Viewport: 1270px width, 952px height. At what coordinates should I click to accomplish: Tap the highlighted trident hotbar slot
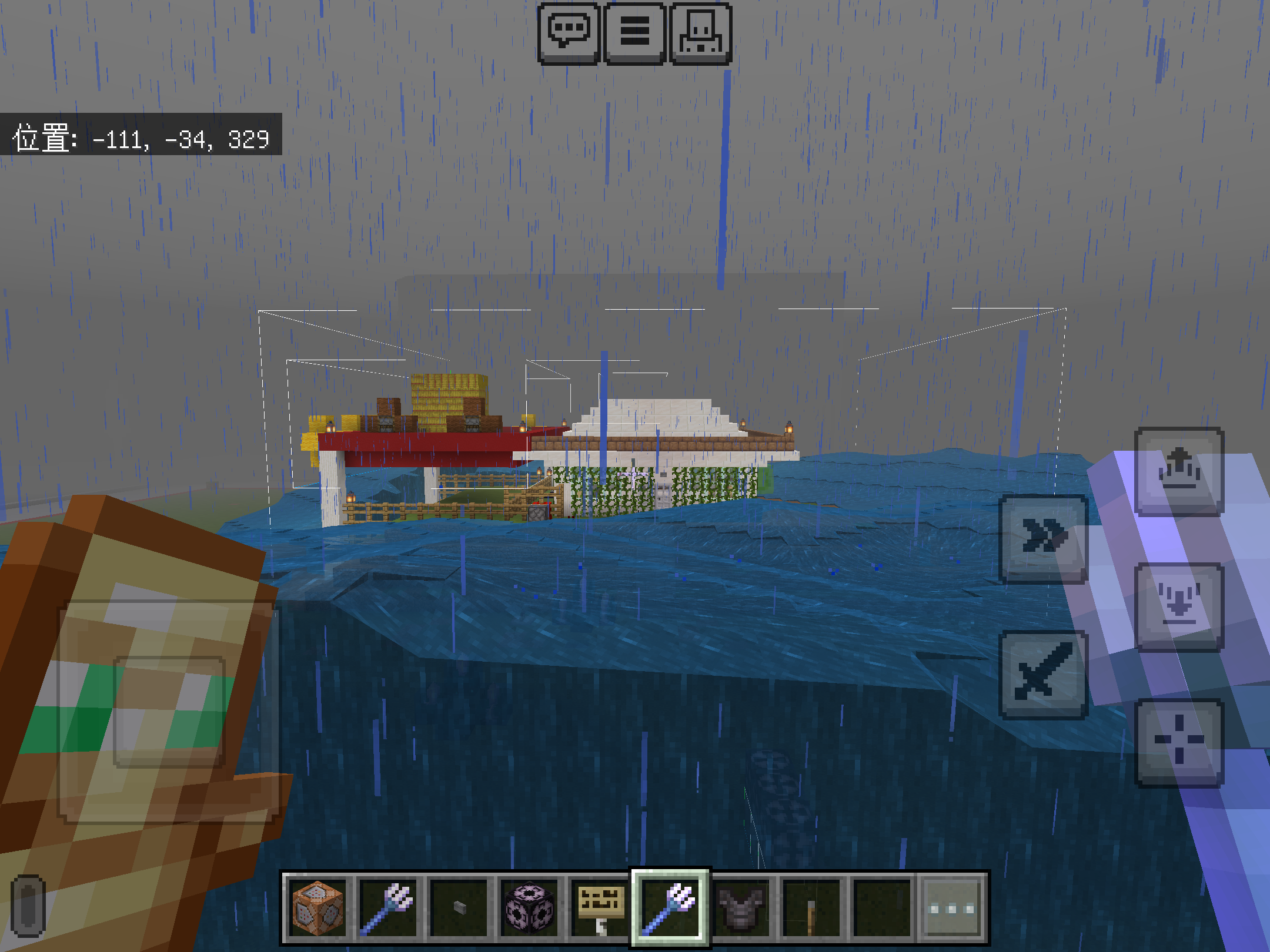[x=670, y=909]
